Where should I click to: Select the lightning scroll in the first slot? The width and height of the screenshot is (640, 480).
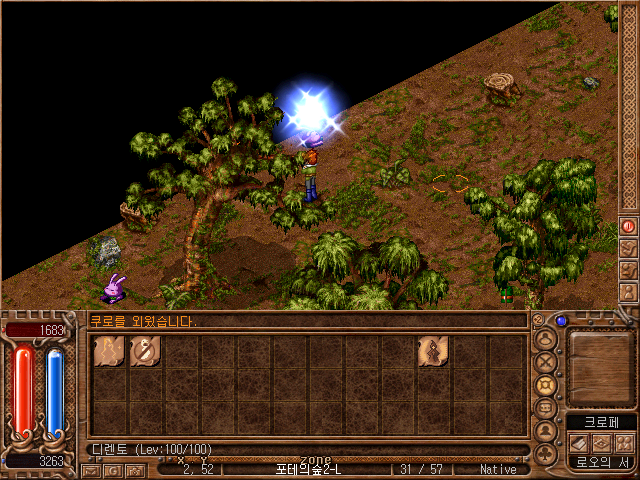108,351
